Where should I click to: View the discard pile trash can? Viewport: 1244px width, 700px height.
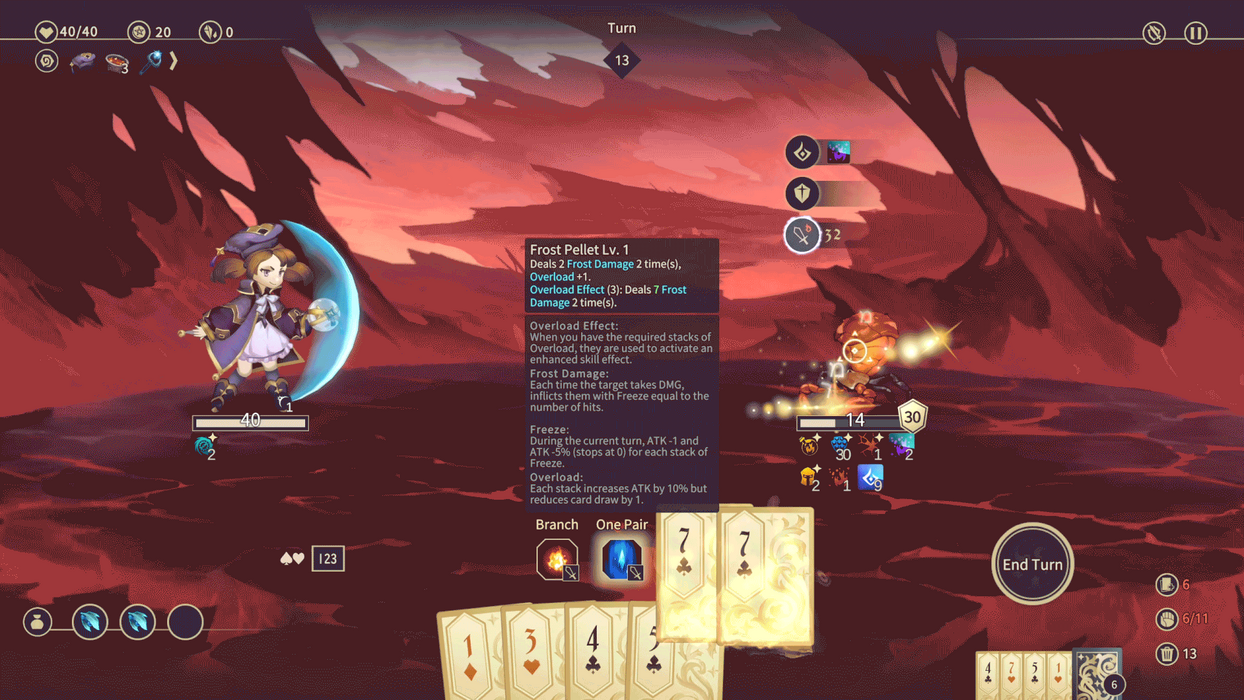point(1166,654)
